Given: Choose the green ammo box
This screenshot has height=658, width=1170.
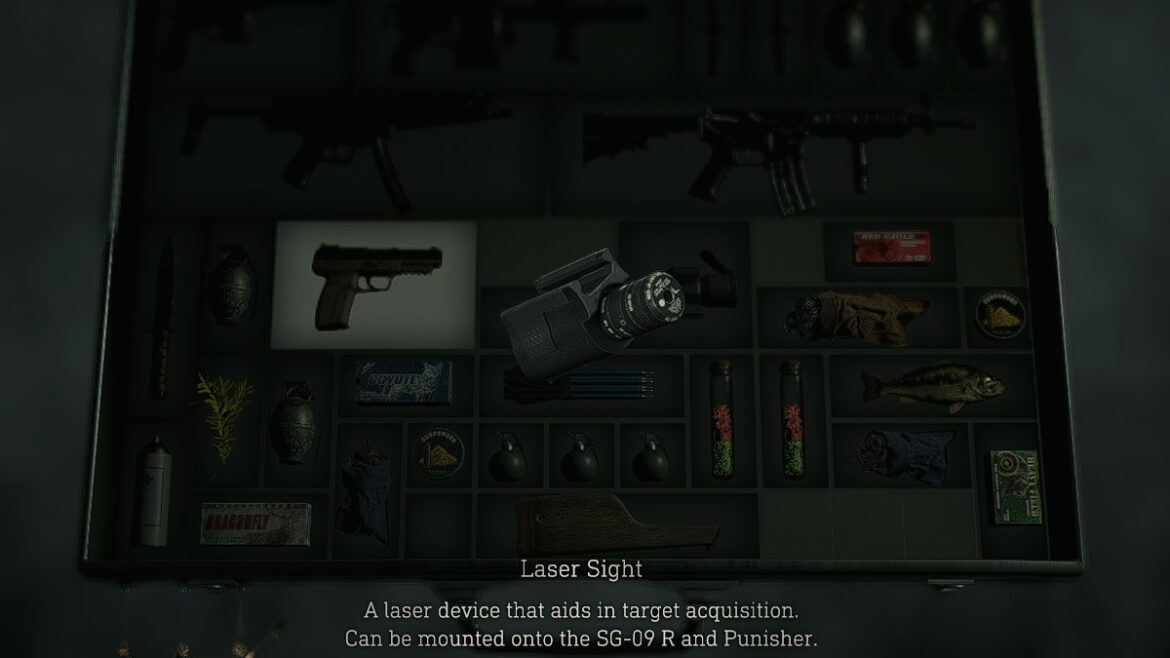Looking at the screenshot, I should point(1014,486).
